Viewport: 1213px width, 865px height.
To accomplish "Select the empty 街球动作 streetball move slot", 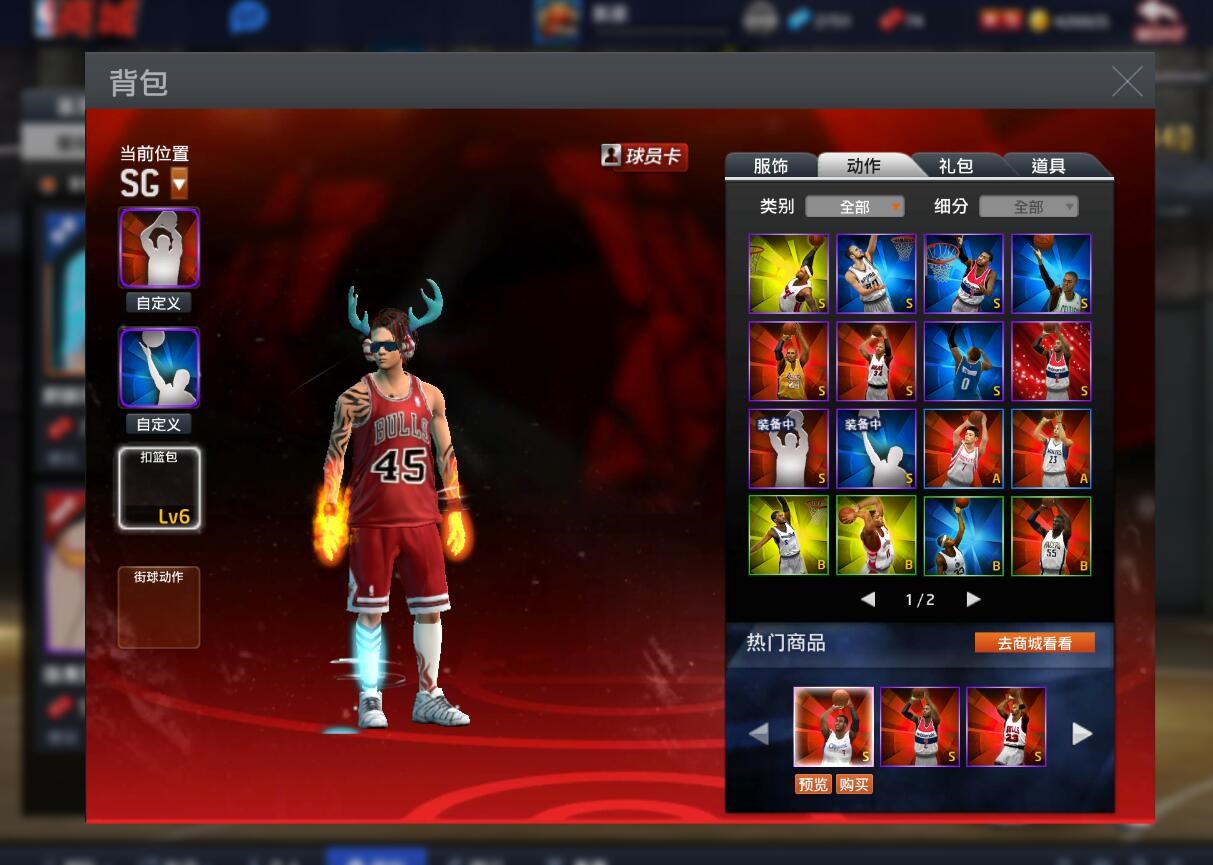I will (x=159, y=607).
